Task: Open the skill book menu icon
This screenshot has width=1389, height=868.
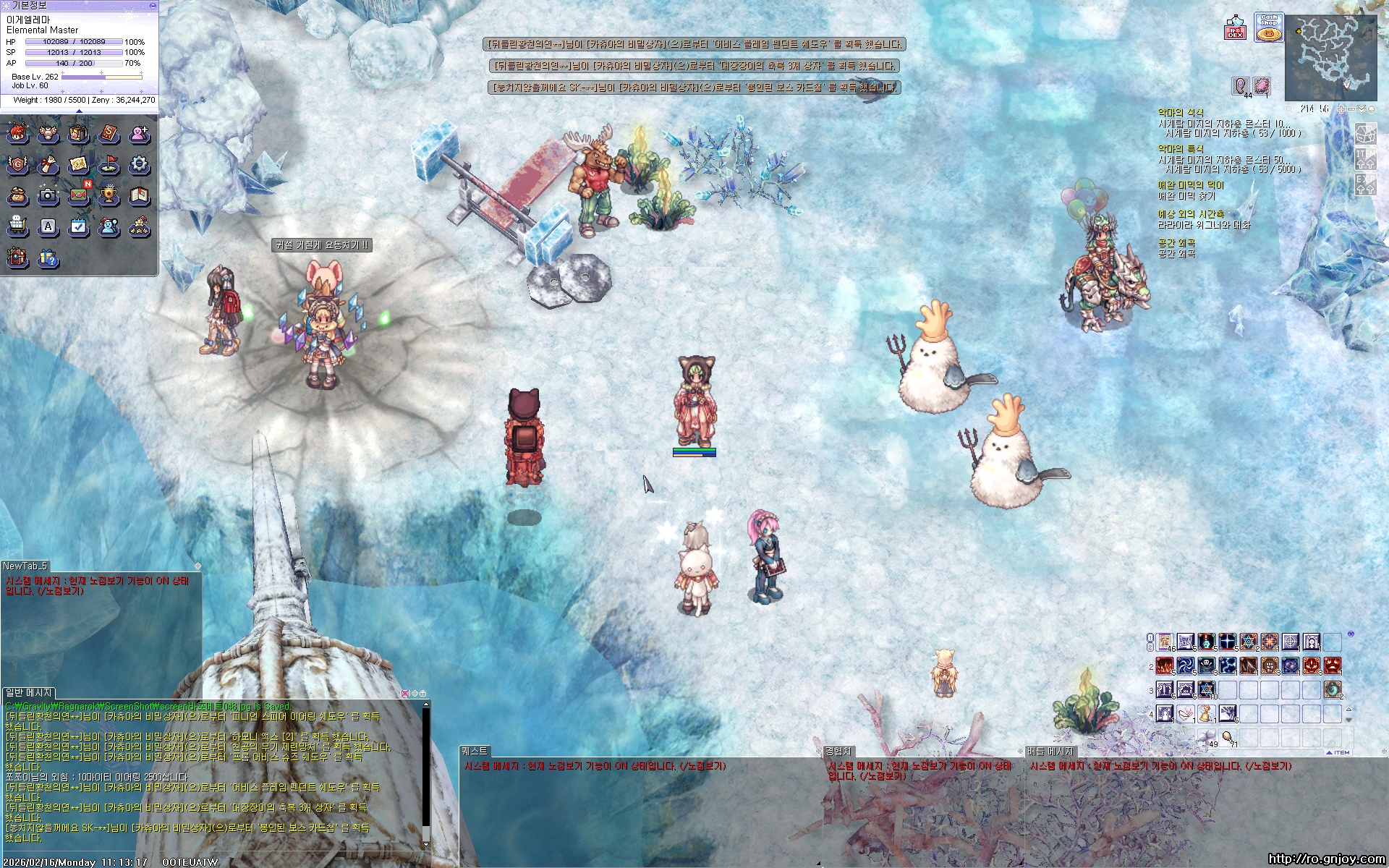Action: click(x=109, y=134)
